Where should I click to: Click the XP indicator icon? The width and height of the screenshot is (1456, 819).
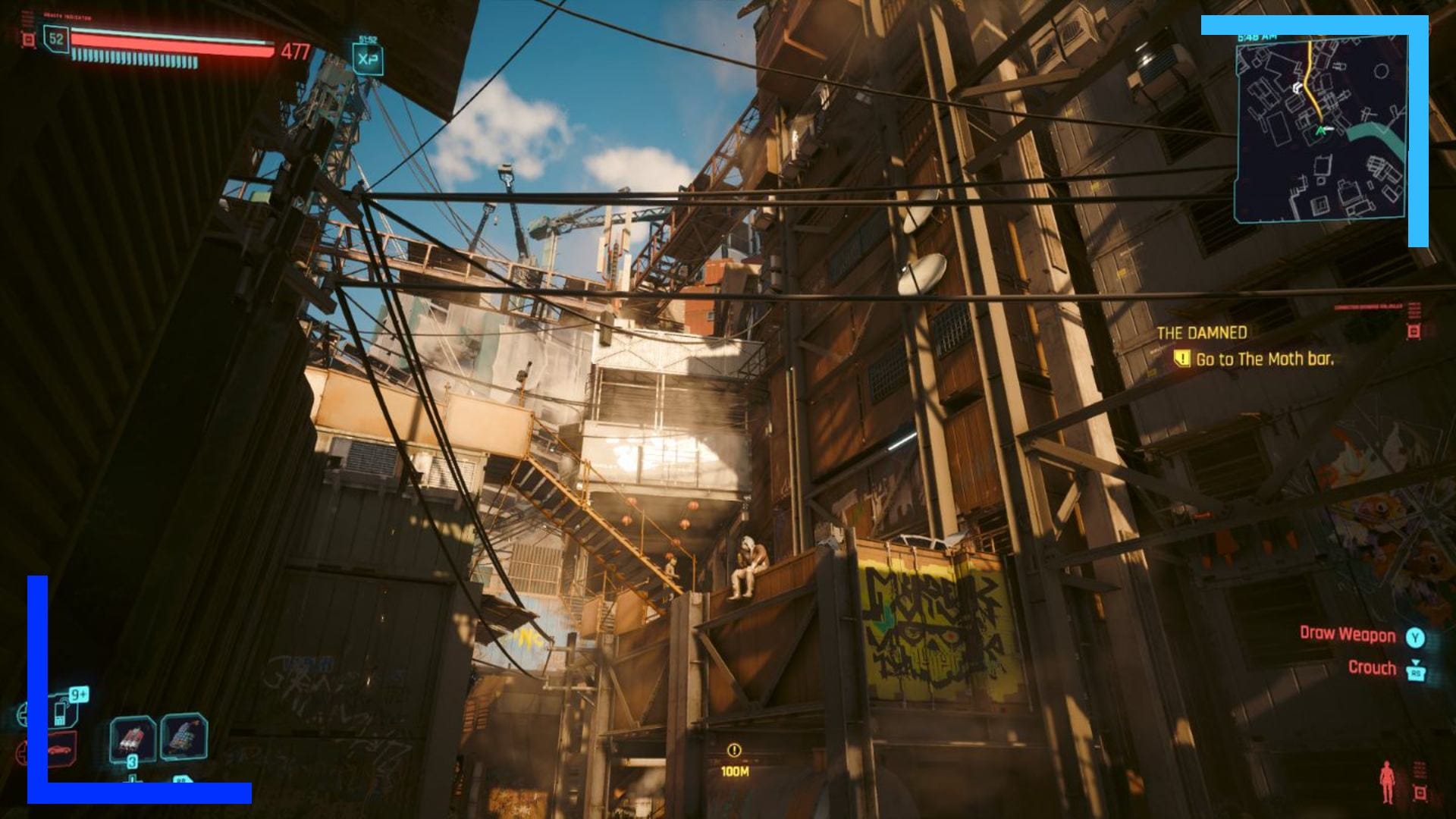click(x=368, y=60)
